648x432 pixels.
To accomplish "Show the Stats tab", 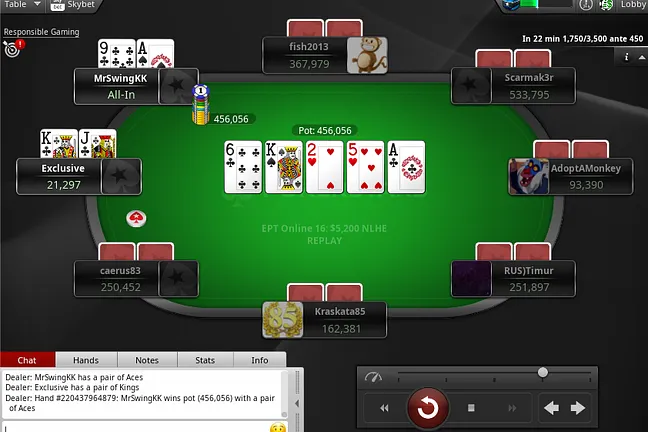I will (204, 360).
